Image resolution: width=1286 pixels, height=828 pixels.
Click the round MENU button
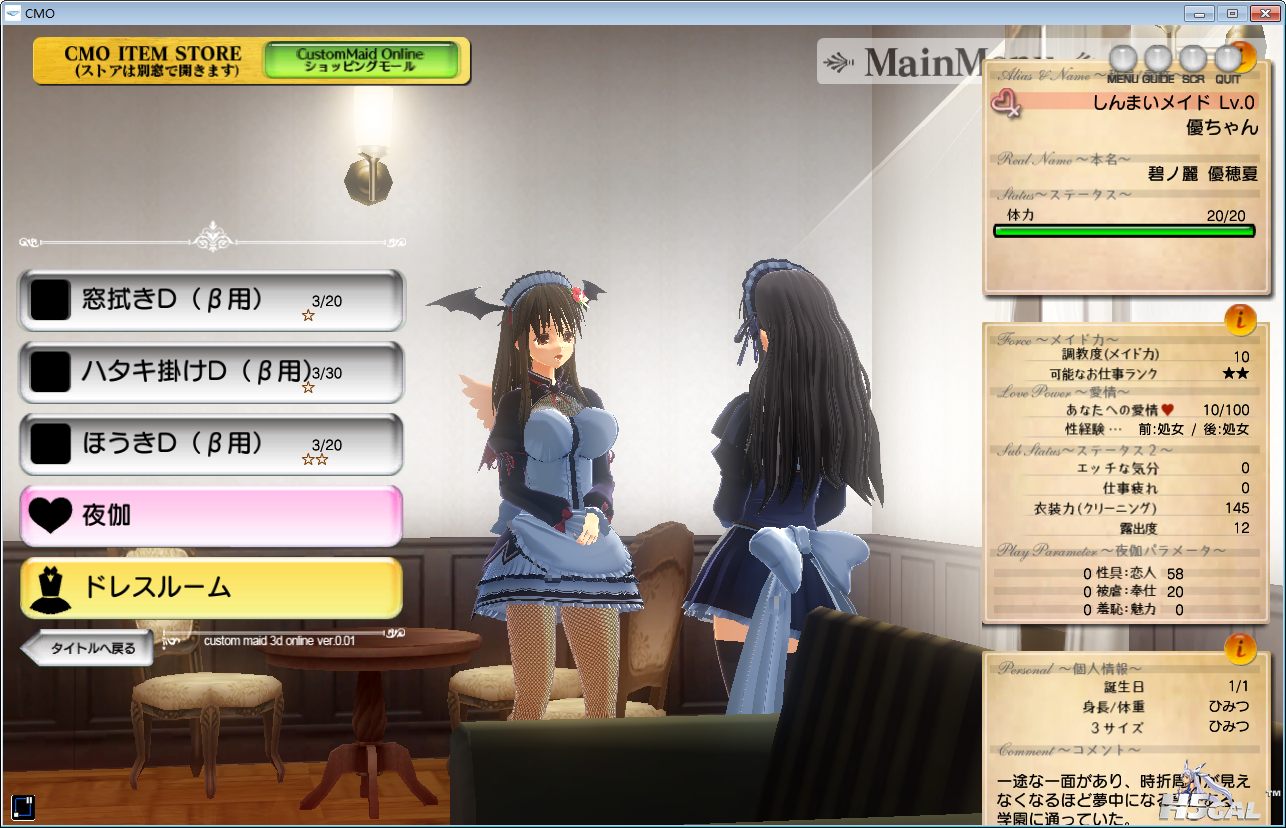1124,60
